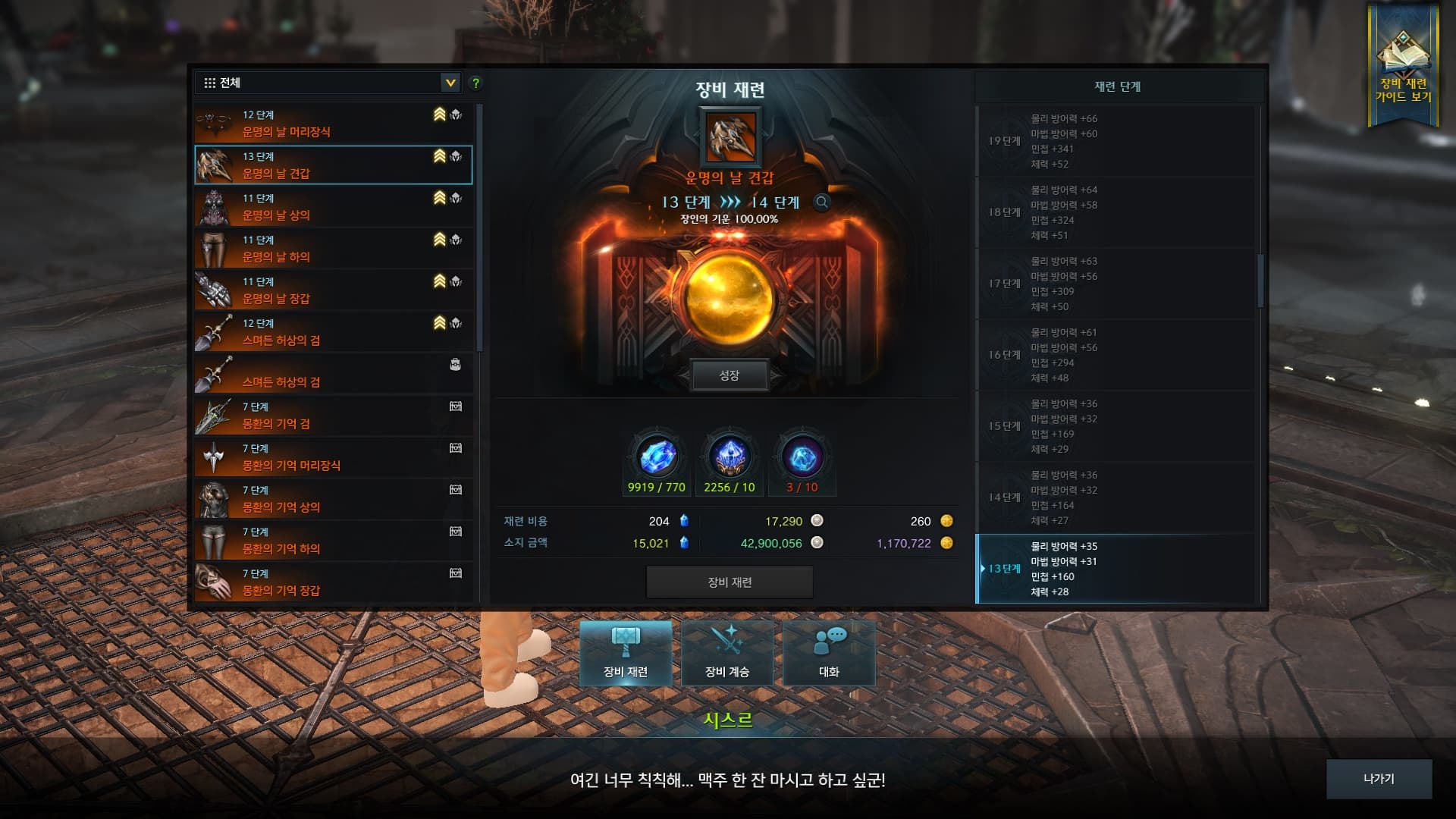1456x819 pixels.
Task: Click the gold chevron upgrade marker on 운명의 날 상의
Action: point(437,198)
